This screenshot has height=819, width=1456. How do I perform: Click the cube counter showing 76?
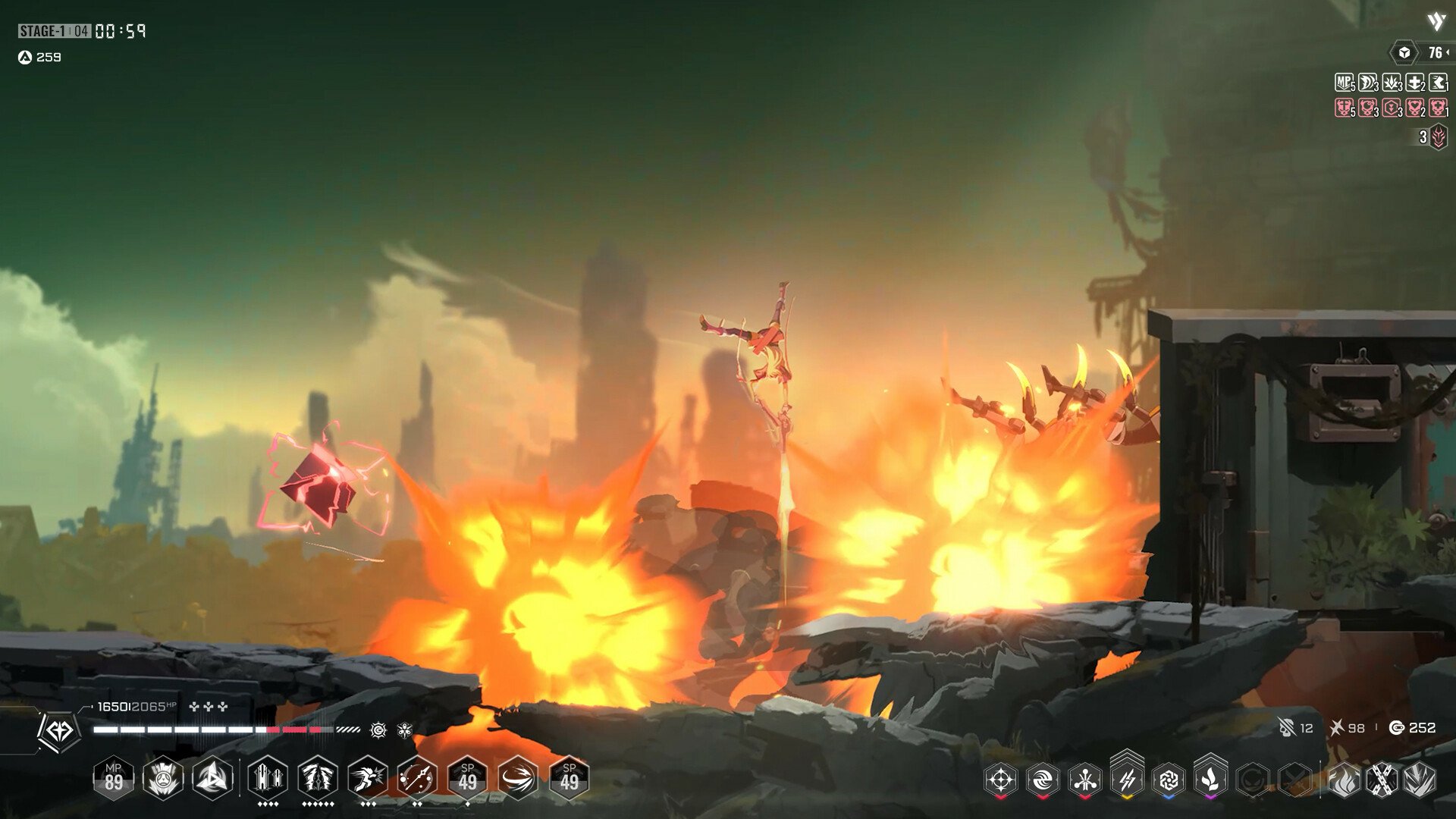1404,53
